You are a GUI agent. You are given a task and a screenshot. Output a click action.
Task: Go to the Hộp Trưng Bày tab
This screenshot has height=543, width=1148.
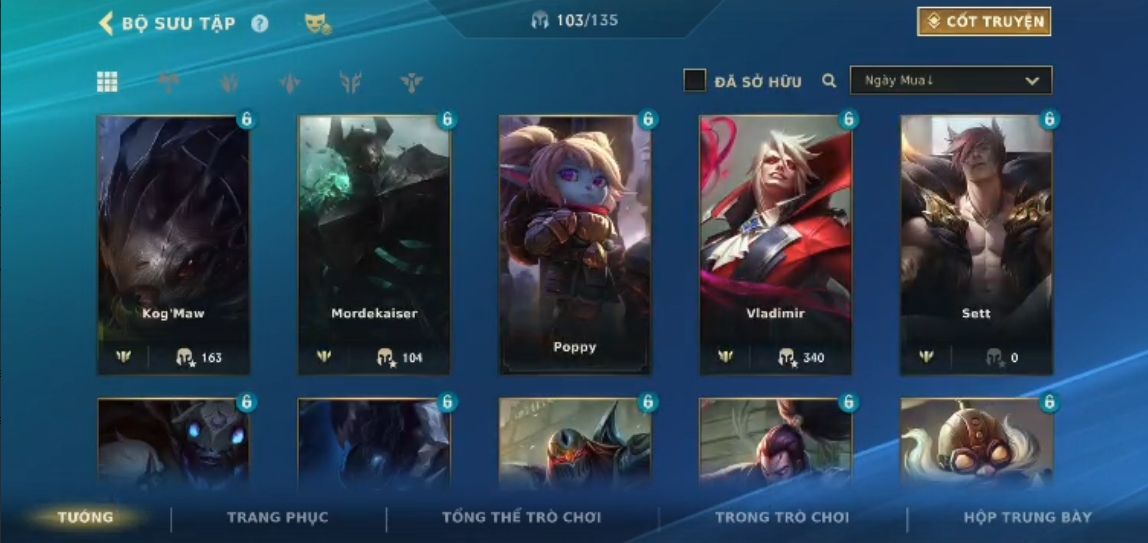coord(1027,517)
